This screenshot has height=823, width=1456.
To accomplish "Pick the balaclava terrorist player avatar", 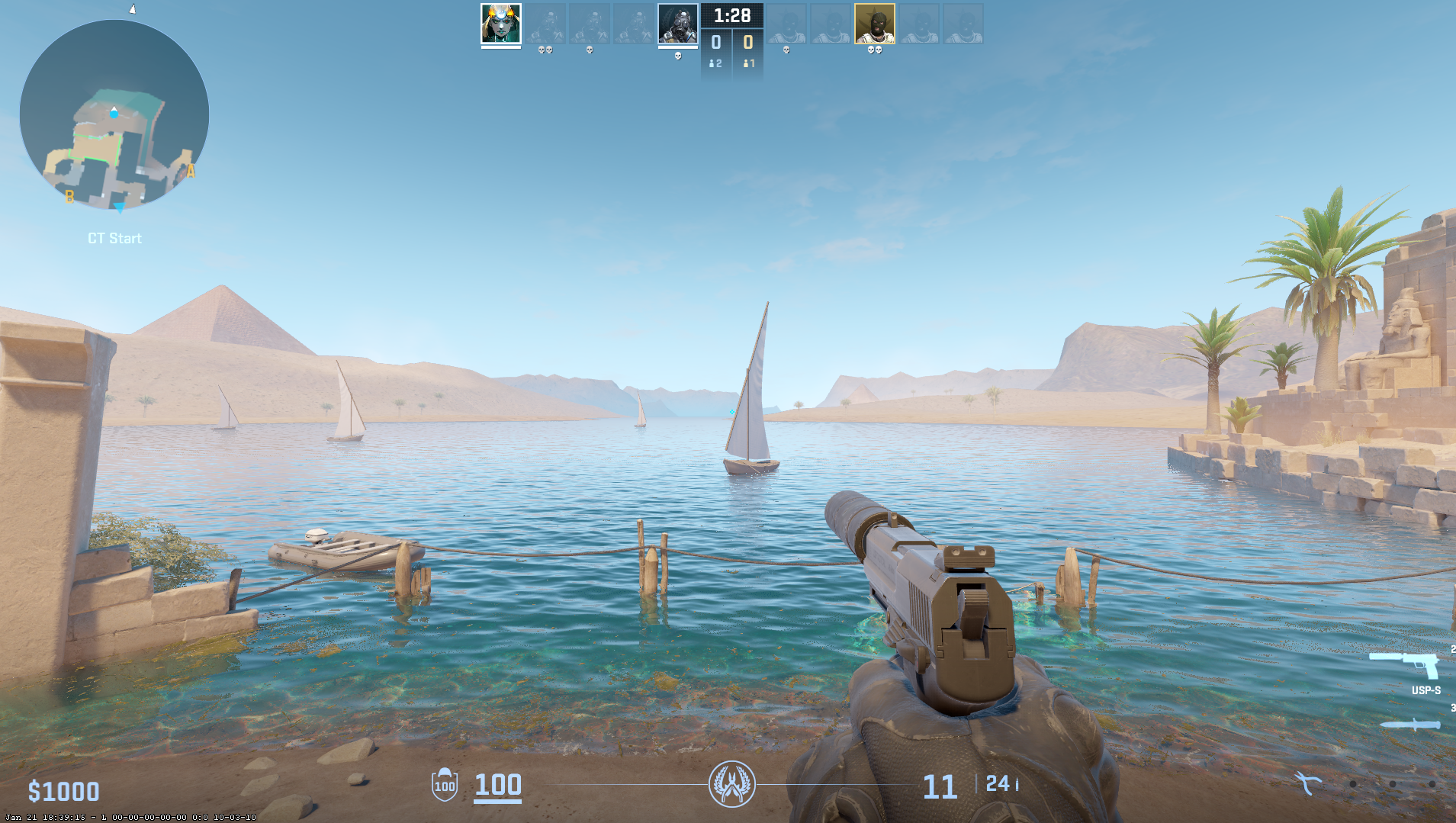I will click(874, 23).
